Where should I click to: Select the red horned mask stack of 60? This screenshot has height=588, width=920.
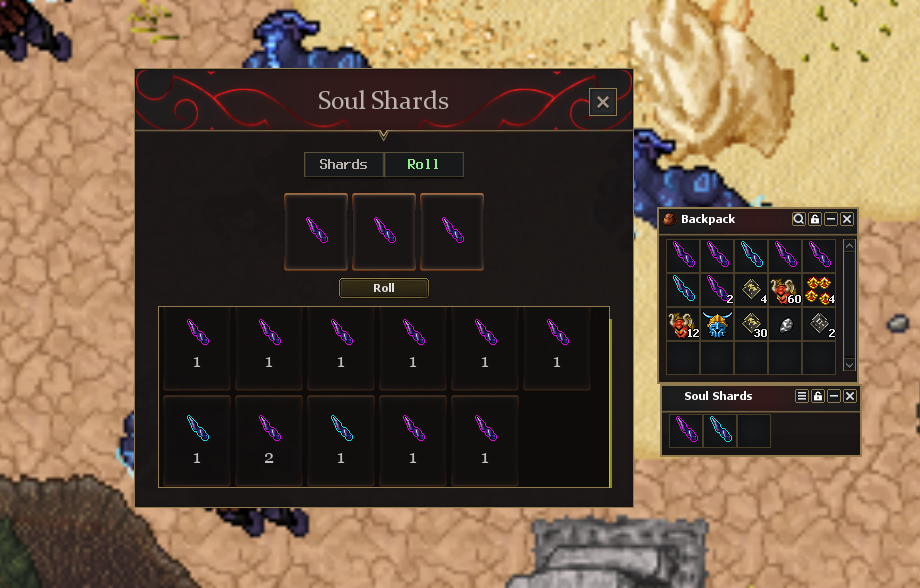point(785,290)
